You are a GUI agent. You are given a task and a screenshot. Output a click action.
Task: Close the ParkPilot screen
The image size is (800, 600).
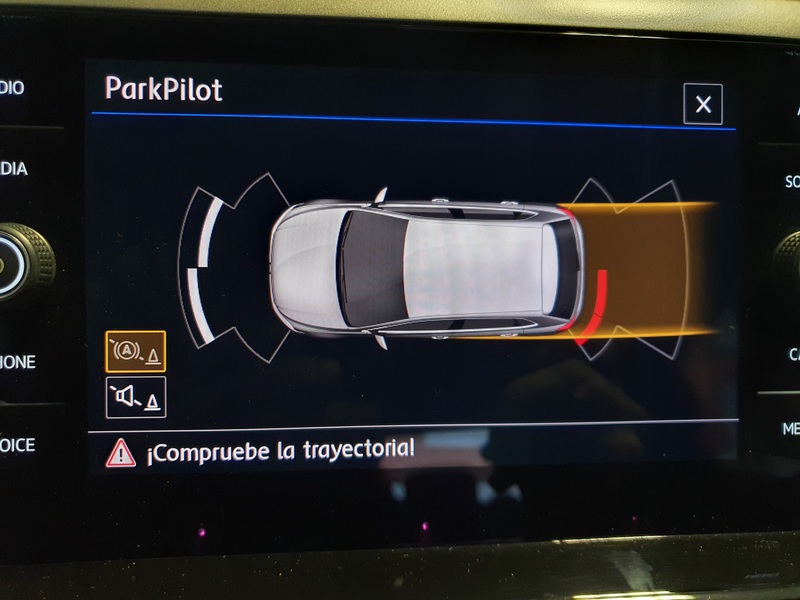(x=703, y=104)
